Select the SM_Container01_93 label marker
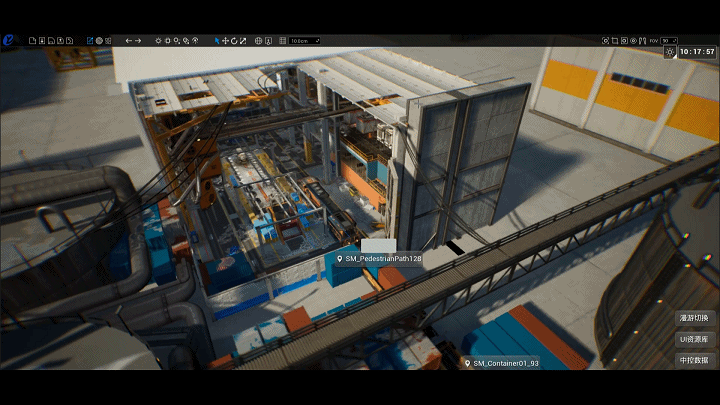Screen dimensions: 720x405 point(502,363)
